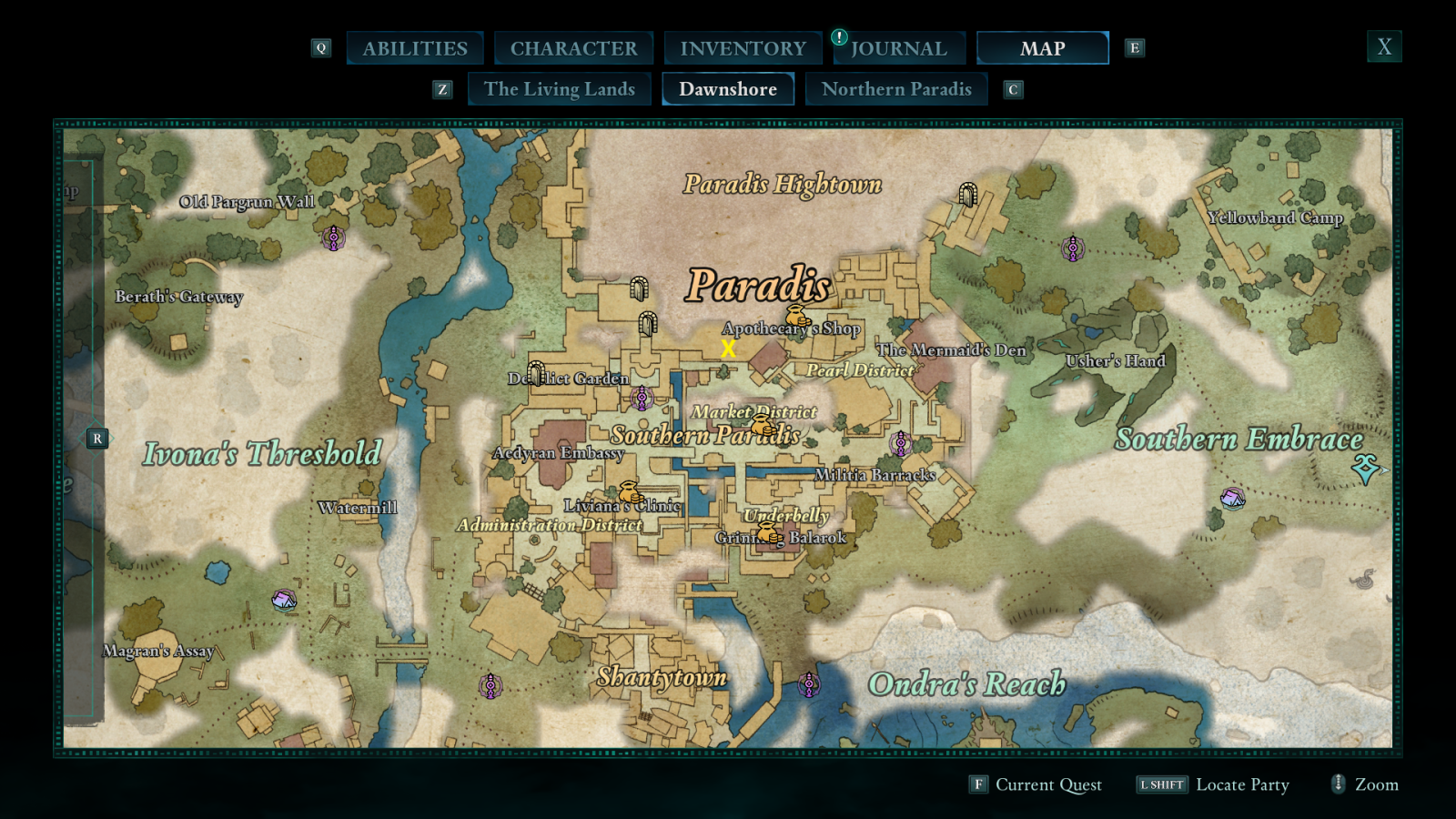Click the exclamation badge on the JOURNAL tab
1456x819 pixels.
(x=838, y=38)
